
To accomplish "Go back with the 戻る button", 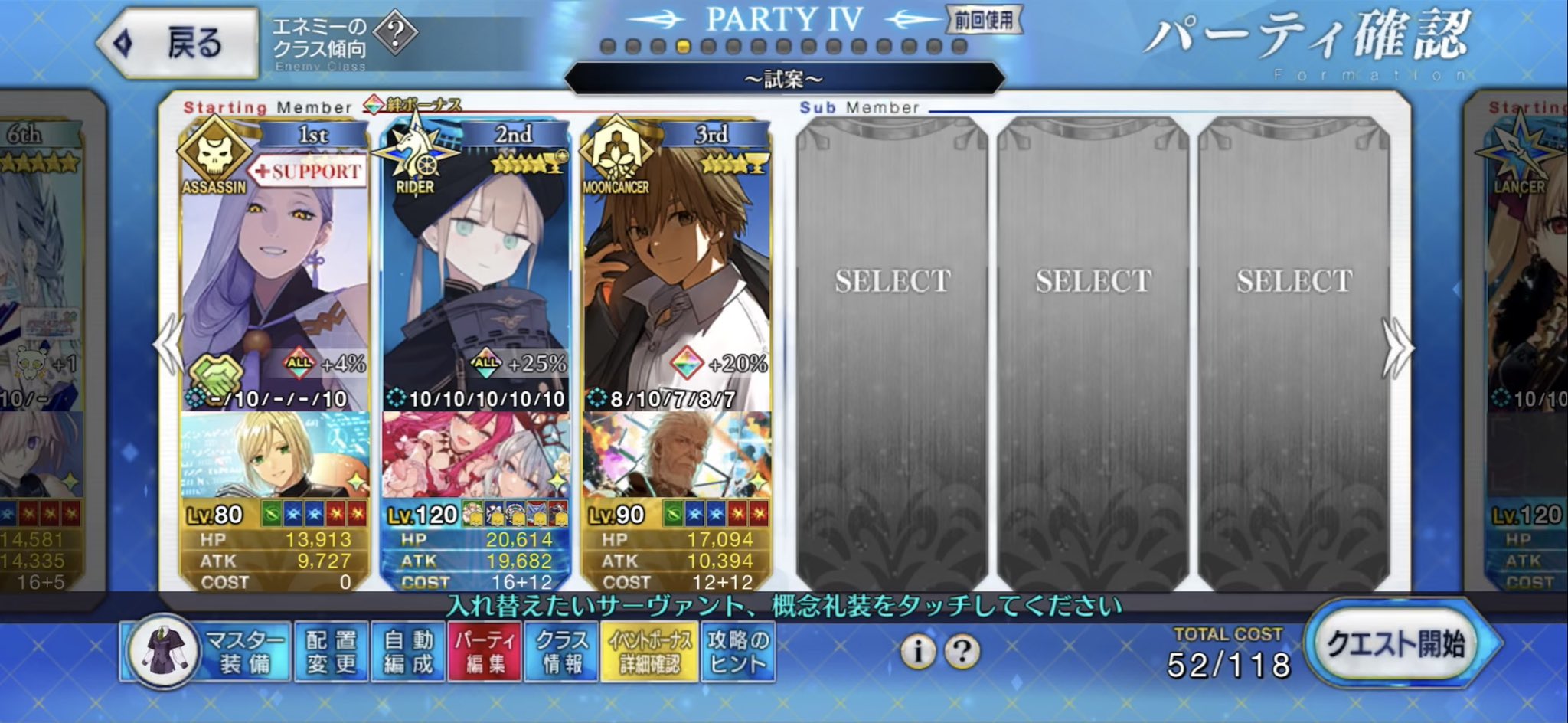I will (x=180, y=43).
